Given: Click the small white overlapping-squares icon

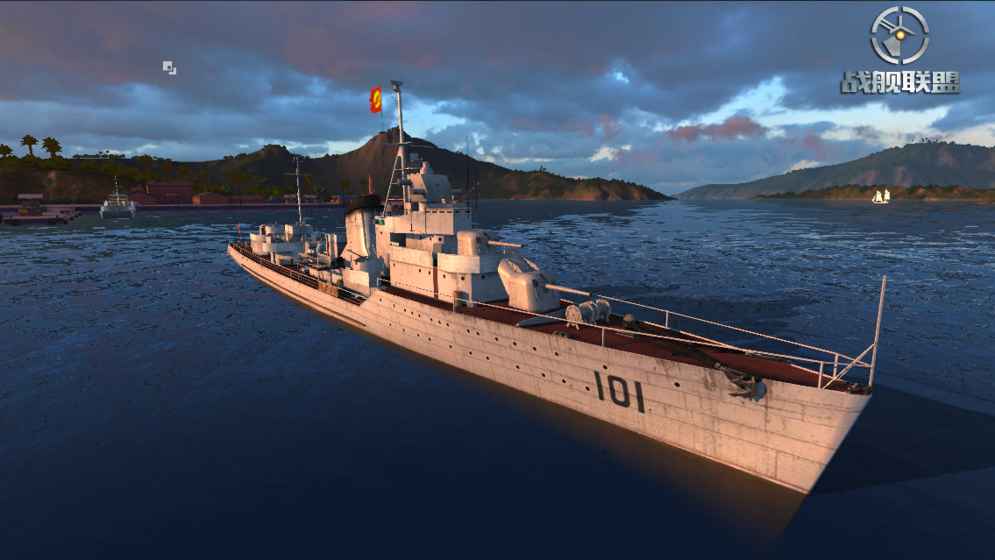Looking at the screenshot, I should (170, 68).
